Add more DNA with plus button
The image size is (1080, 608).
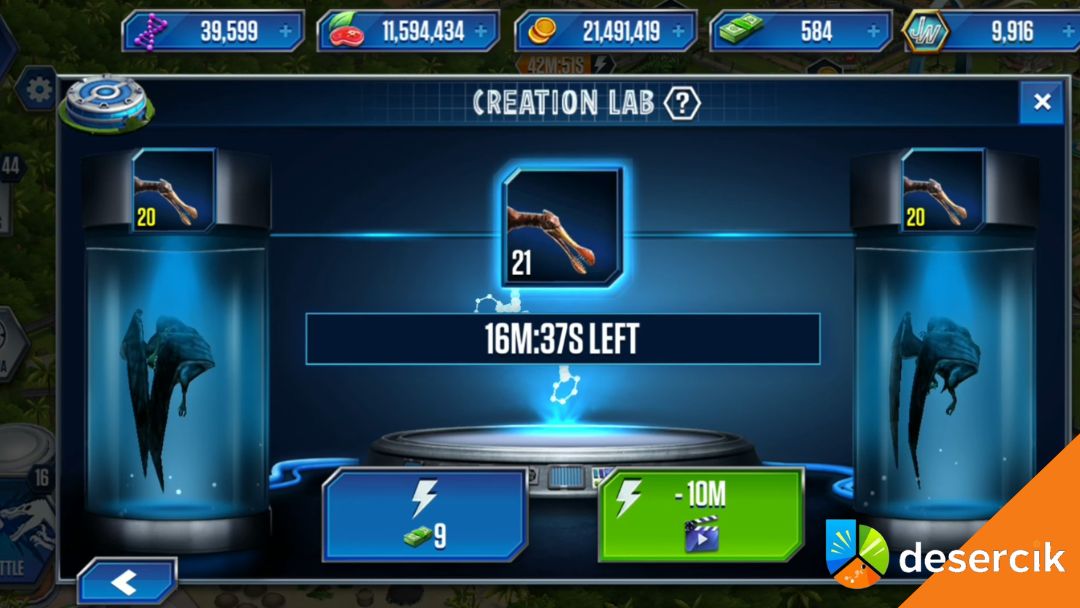[x=287, y=31]
